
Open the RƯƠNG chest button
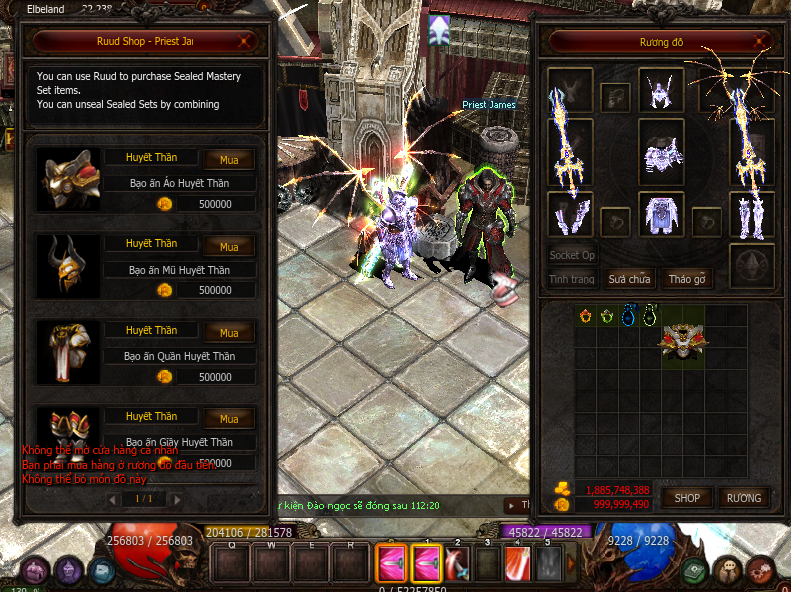743,497
